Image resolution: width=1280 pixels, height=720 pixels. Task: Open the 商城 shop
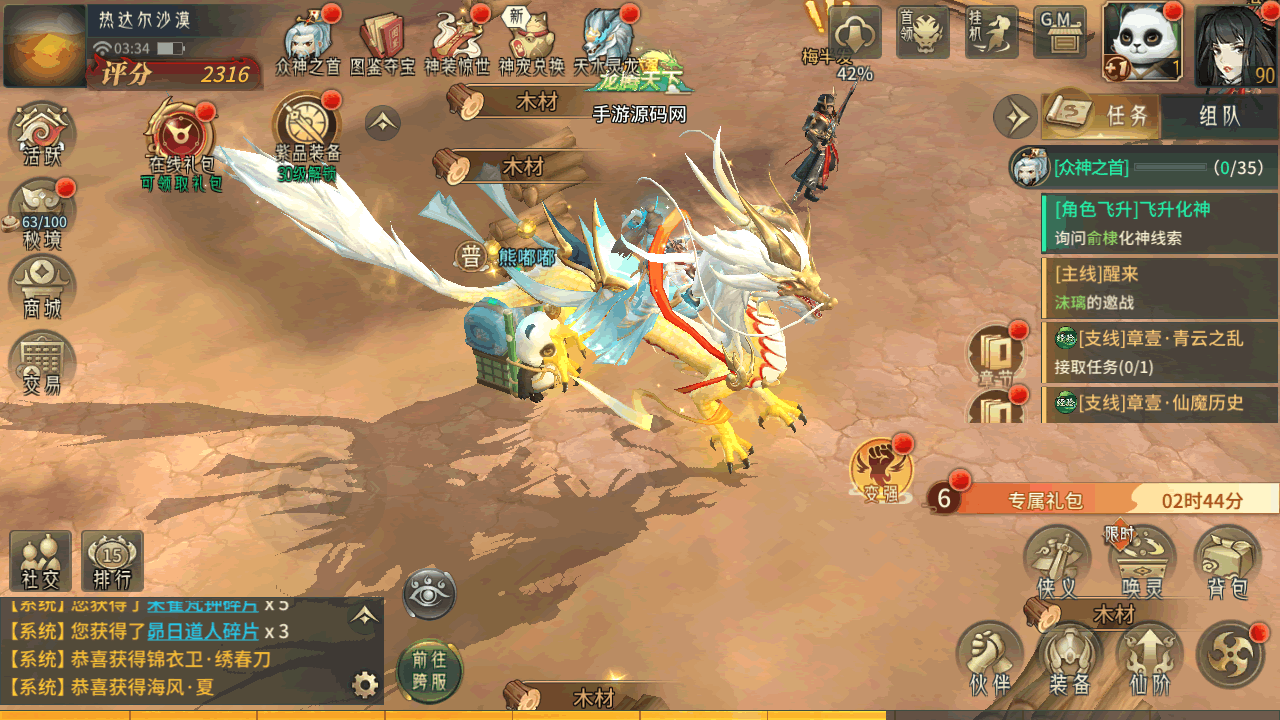point(42,288)
